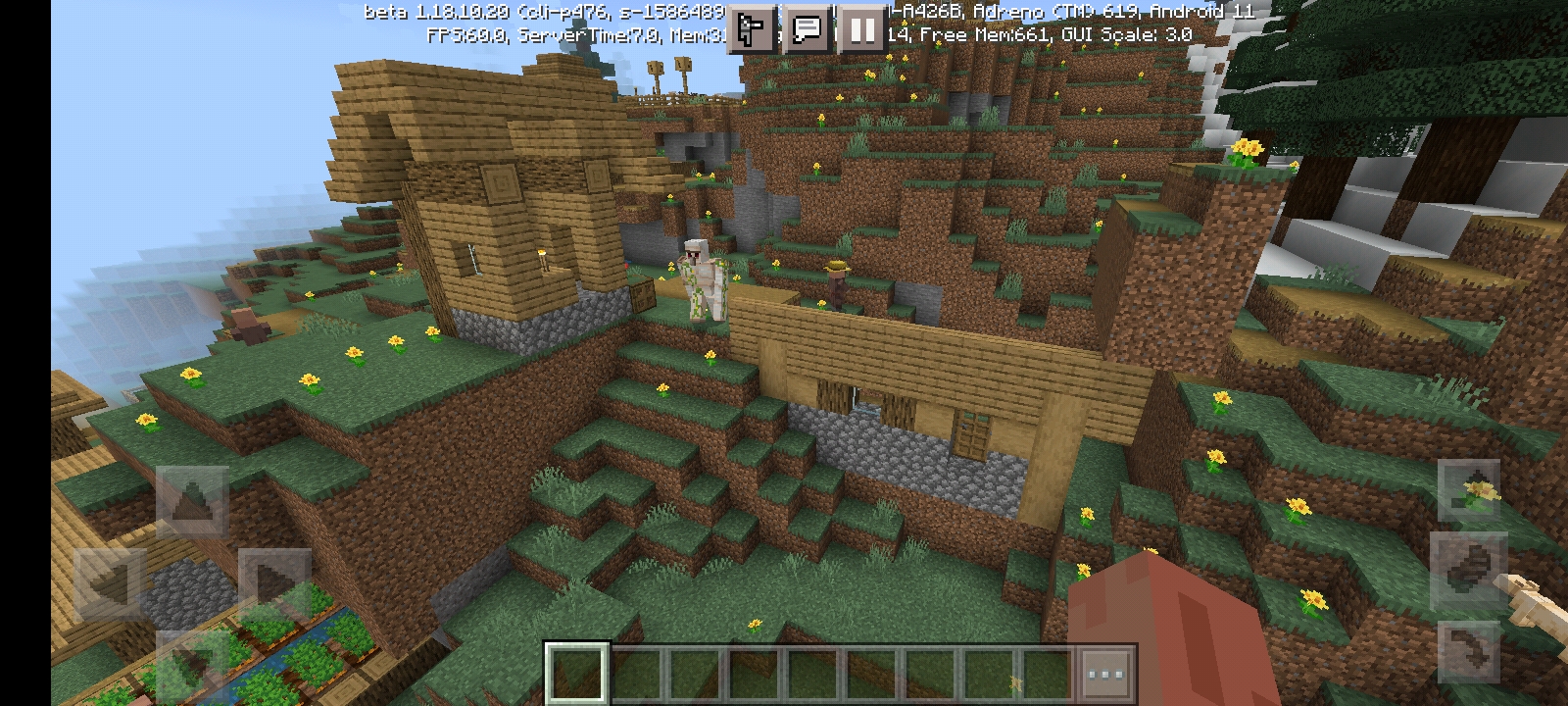Open the chat speech bubble
1568x706 pixels.
pos(807,29)
